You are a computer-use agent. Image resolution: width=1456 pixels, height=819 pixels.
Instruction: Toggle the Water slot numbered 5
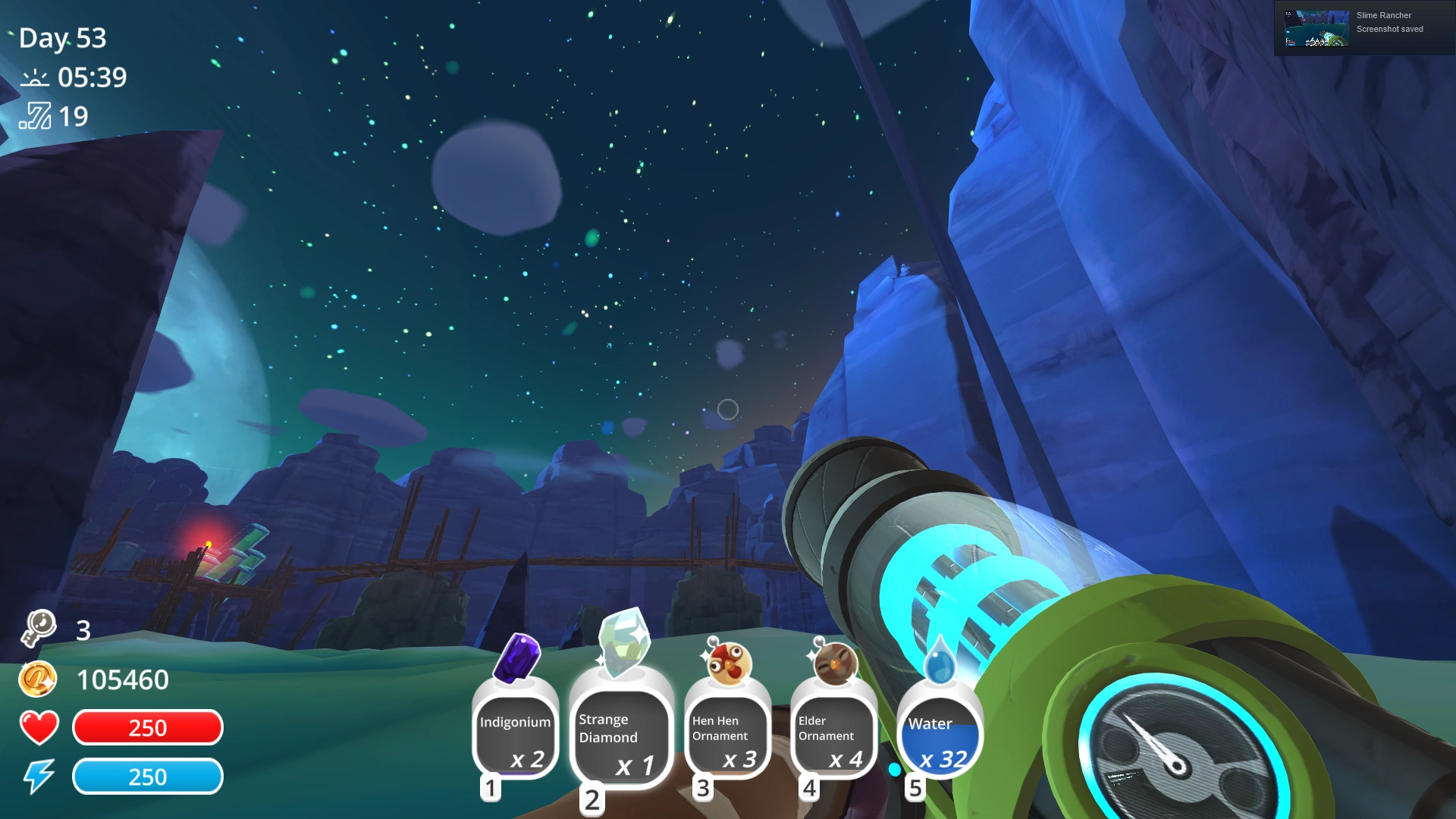[915, 787]
